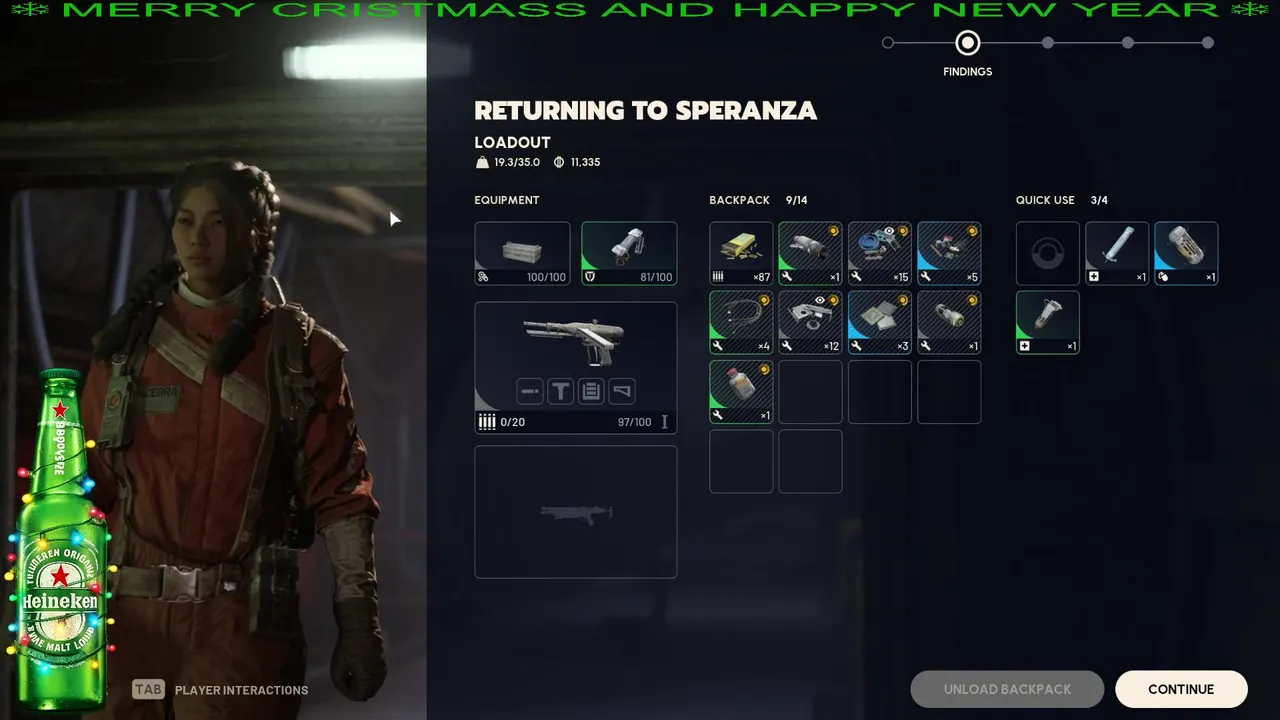Select the blue-rarity stack of 3 plates
Image resolution: width=1280 pixels, height=720 pixels.
[880, 322]
